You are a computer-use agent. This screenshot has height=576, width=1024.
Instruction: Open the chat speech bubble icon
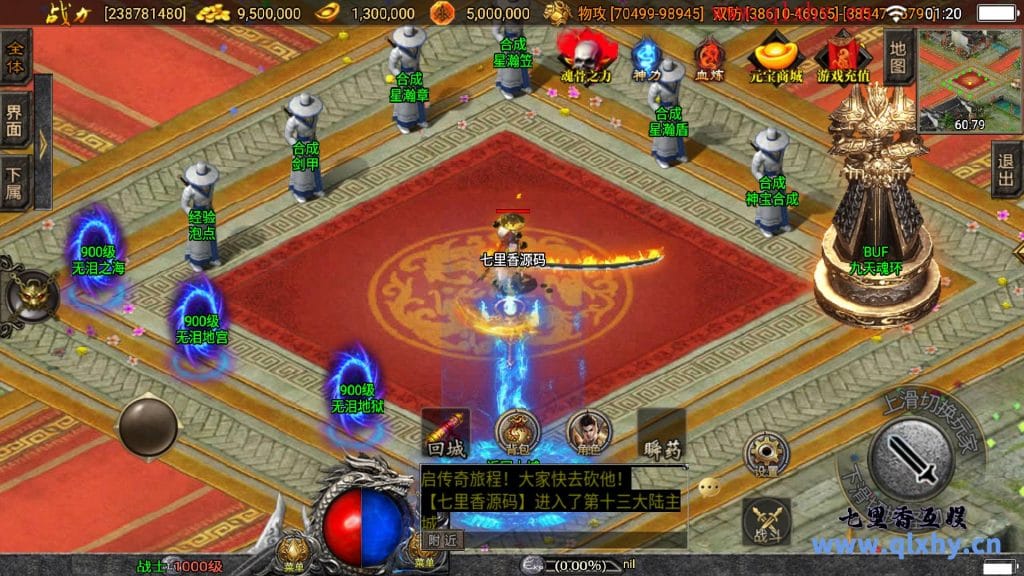pos(710,487)
